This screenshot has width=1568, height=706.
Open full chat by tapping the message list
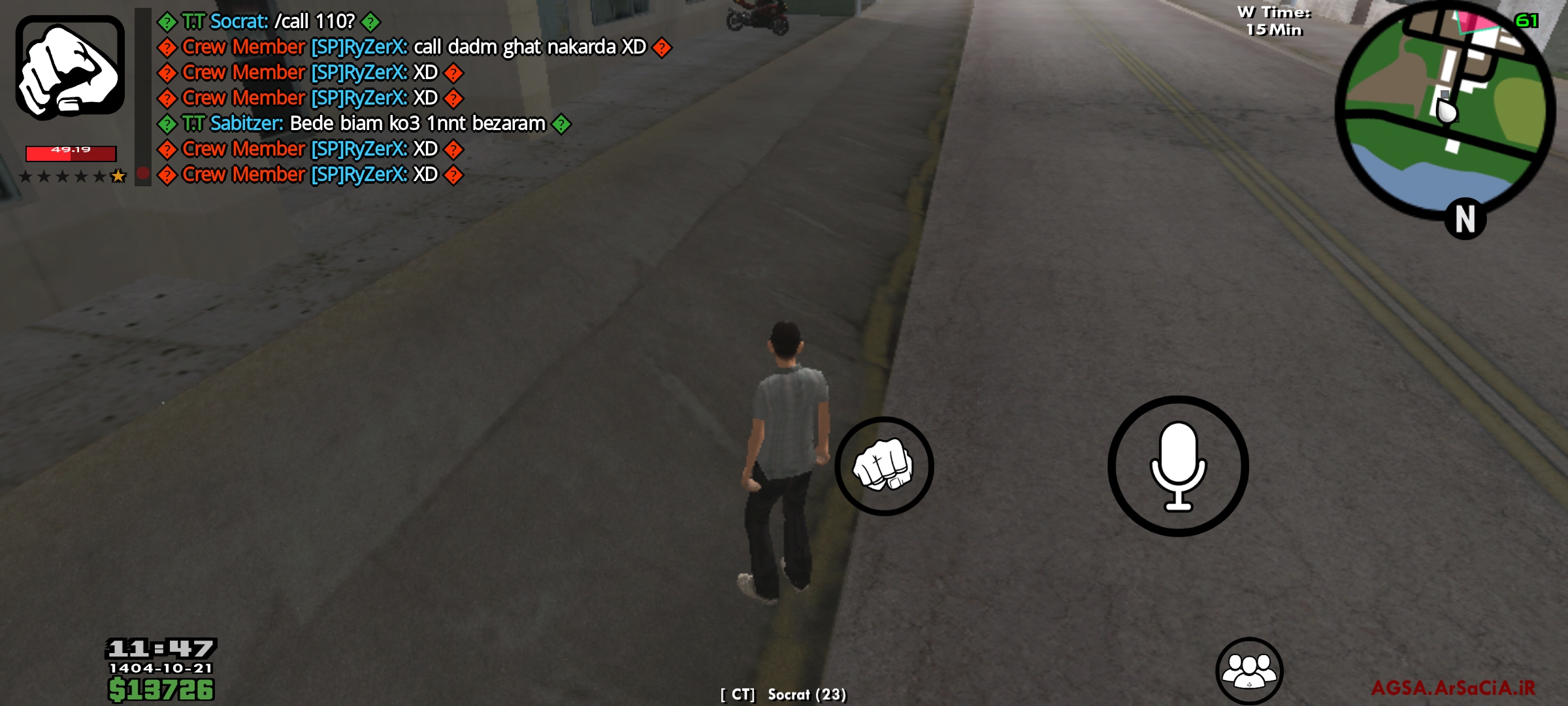tap(392, 98)
